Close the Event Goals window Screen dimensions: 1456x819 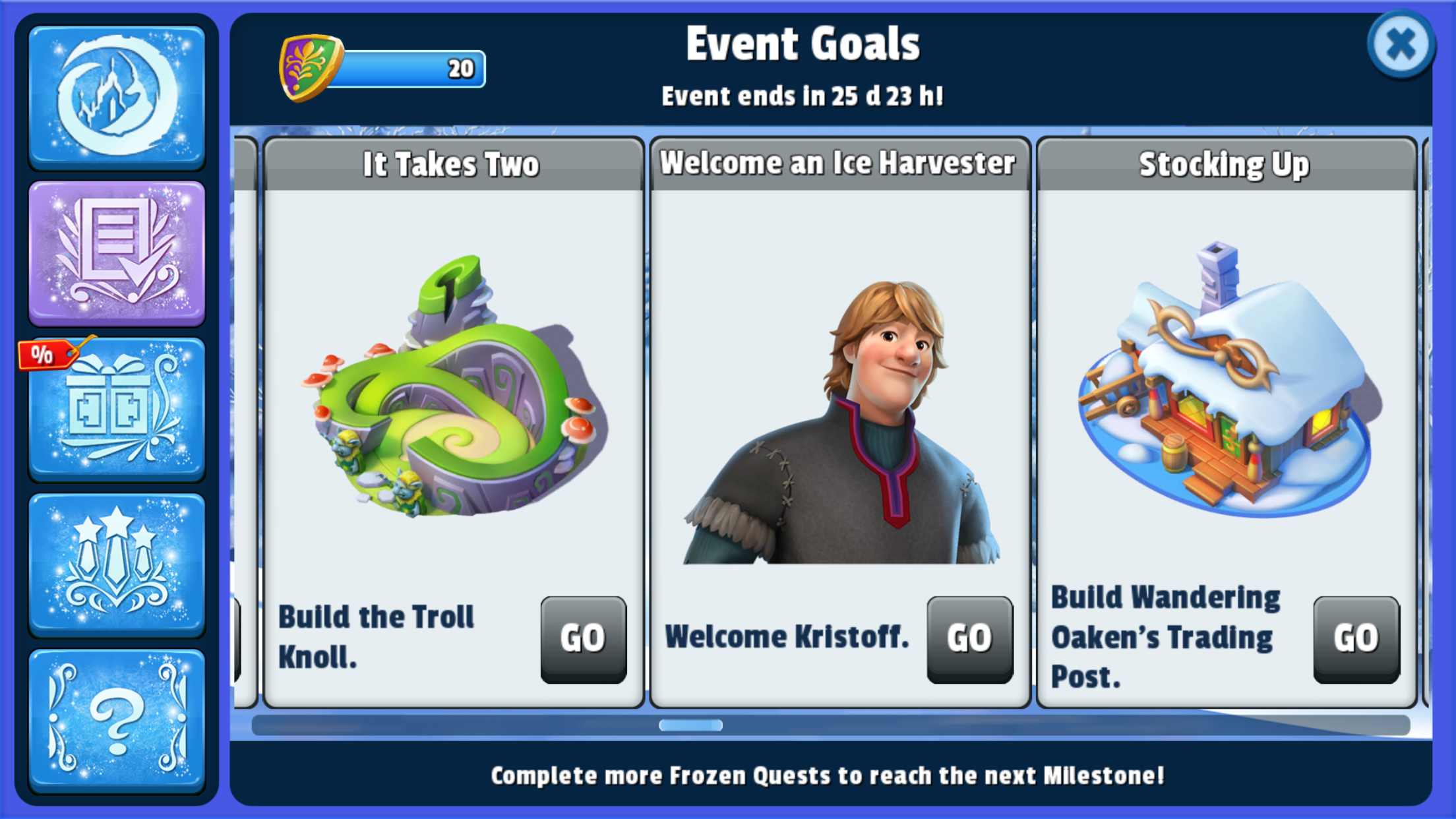tap(1401, 45)
